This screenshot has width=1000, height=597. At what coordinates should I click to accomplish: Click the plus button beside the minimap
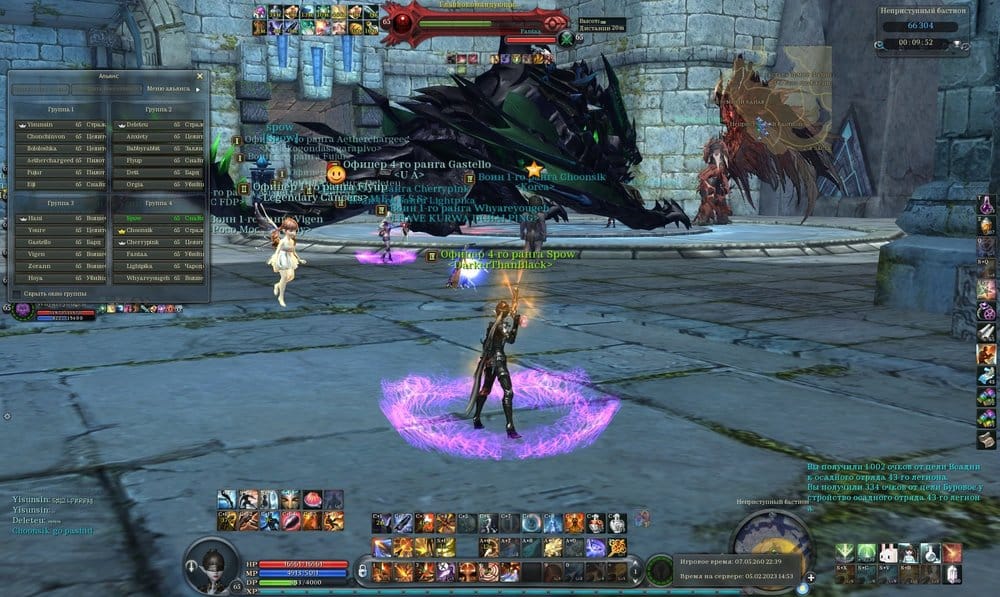click(811, 577)
